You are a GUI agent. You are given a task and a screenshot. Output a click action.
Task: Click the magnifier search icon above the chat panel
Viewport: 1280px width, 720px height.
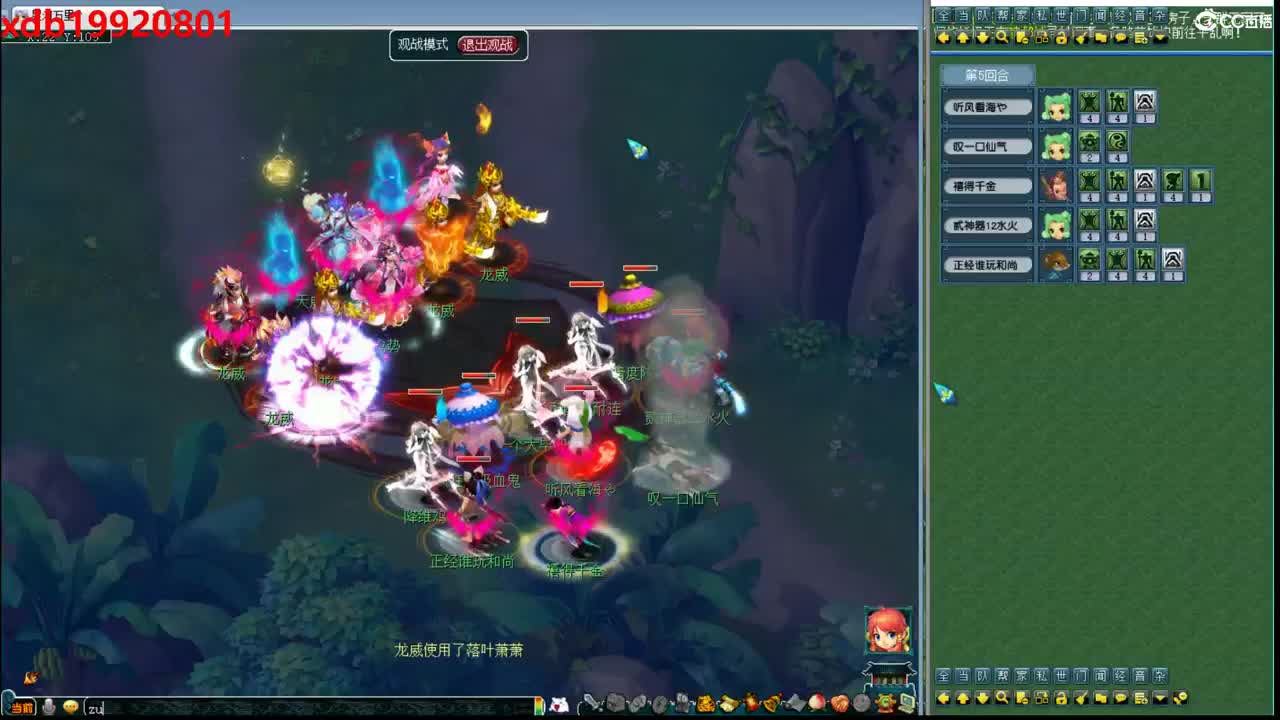[x=1001, y=36]
